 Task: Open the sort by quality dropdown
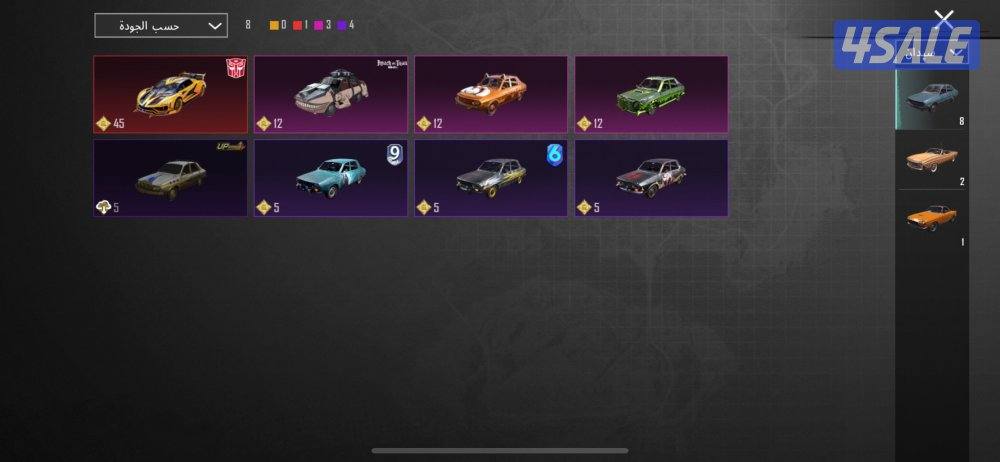point(161,25)
